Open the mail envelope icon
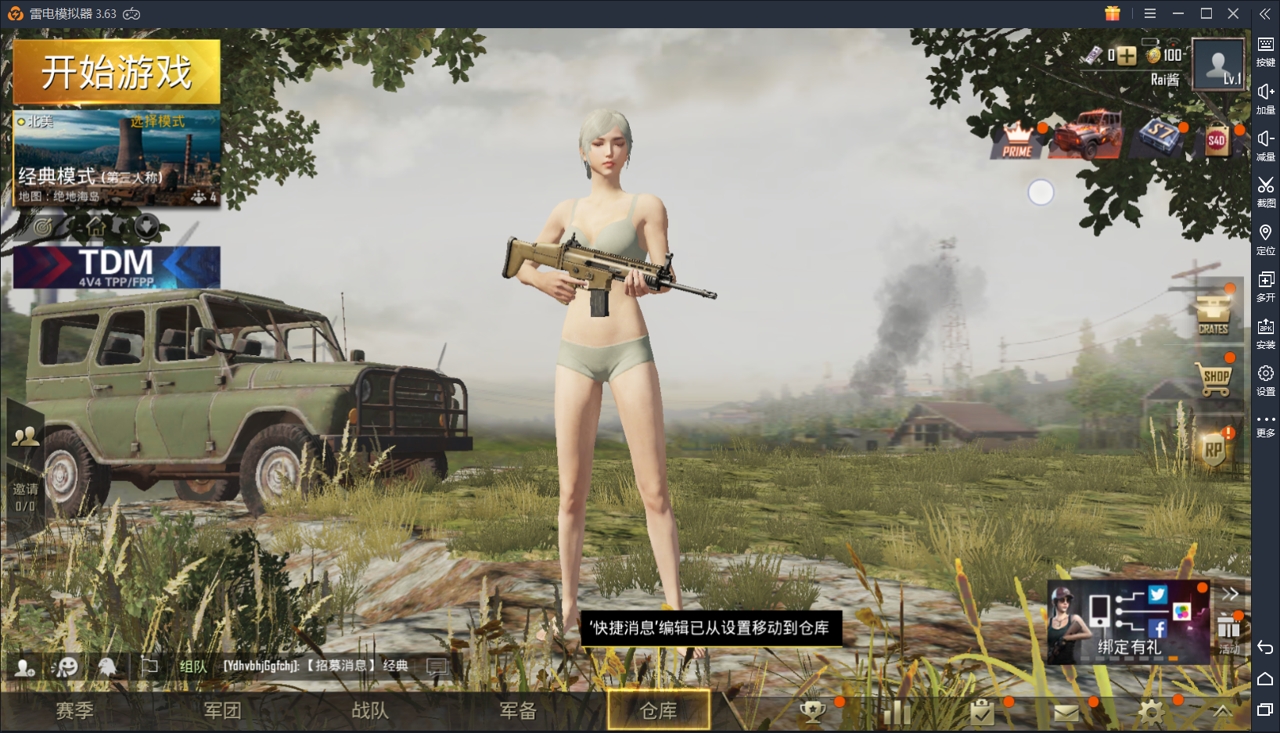 click(x=1066, y=712)
